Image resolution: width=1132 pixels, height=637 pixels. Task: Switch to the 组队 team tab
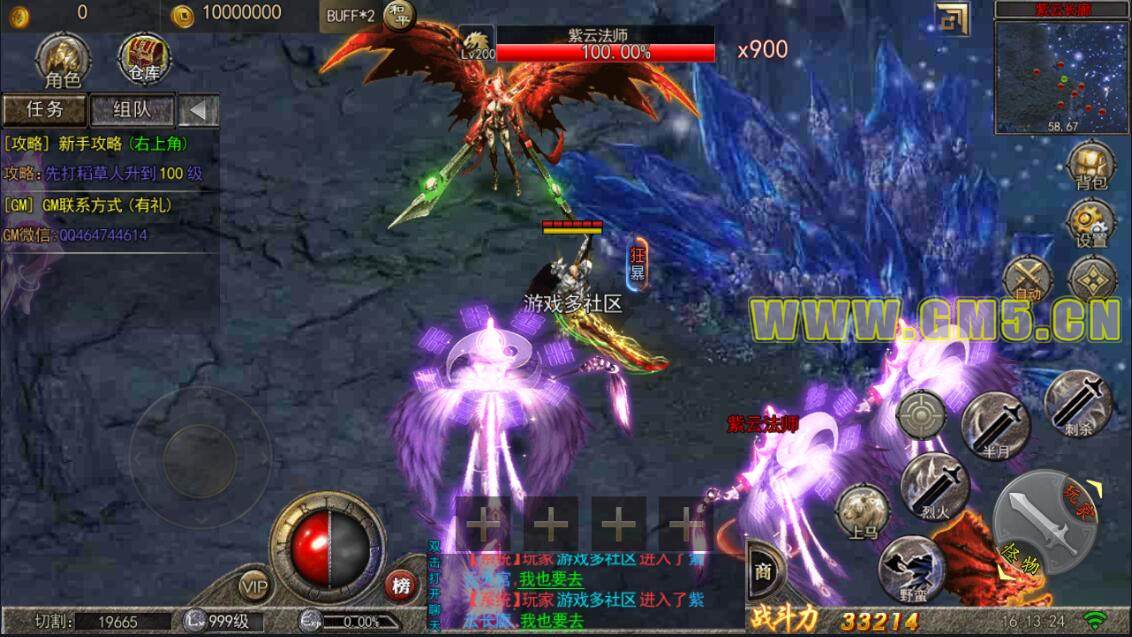point(132,110)
